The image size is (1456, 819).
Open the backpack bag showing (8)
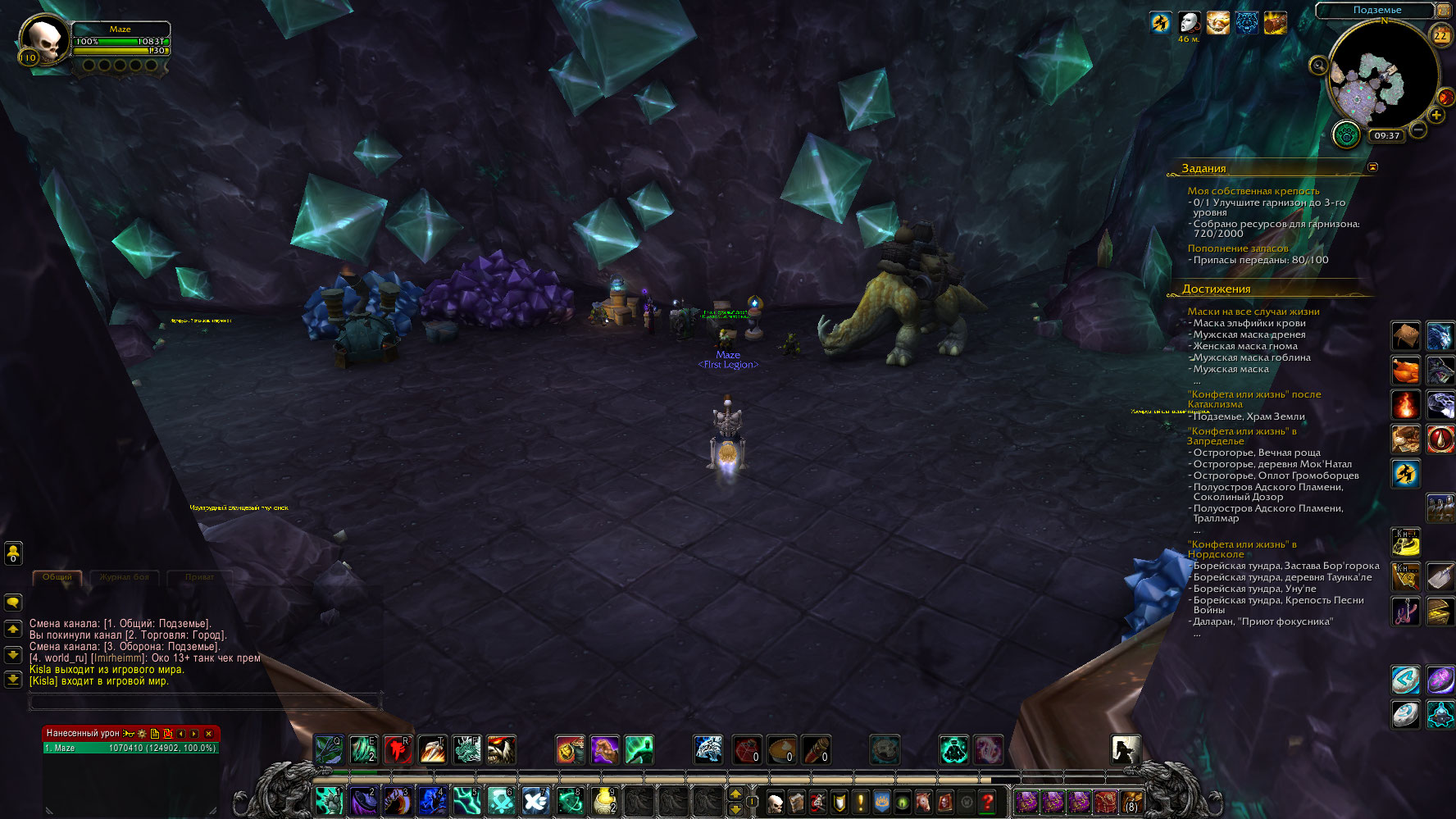click(1131, 802)
